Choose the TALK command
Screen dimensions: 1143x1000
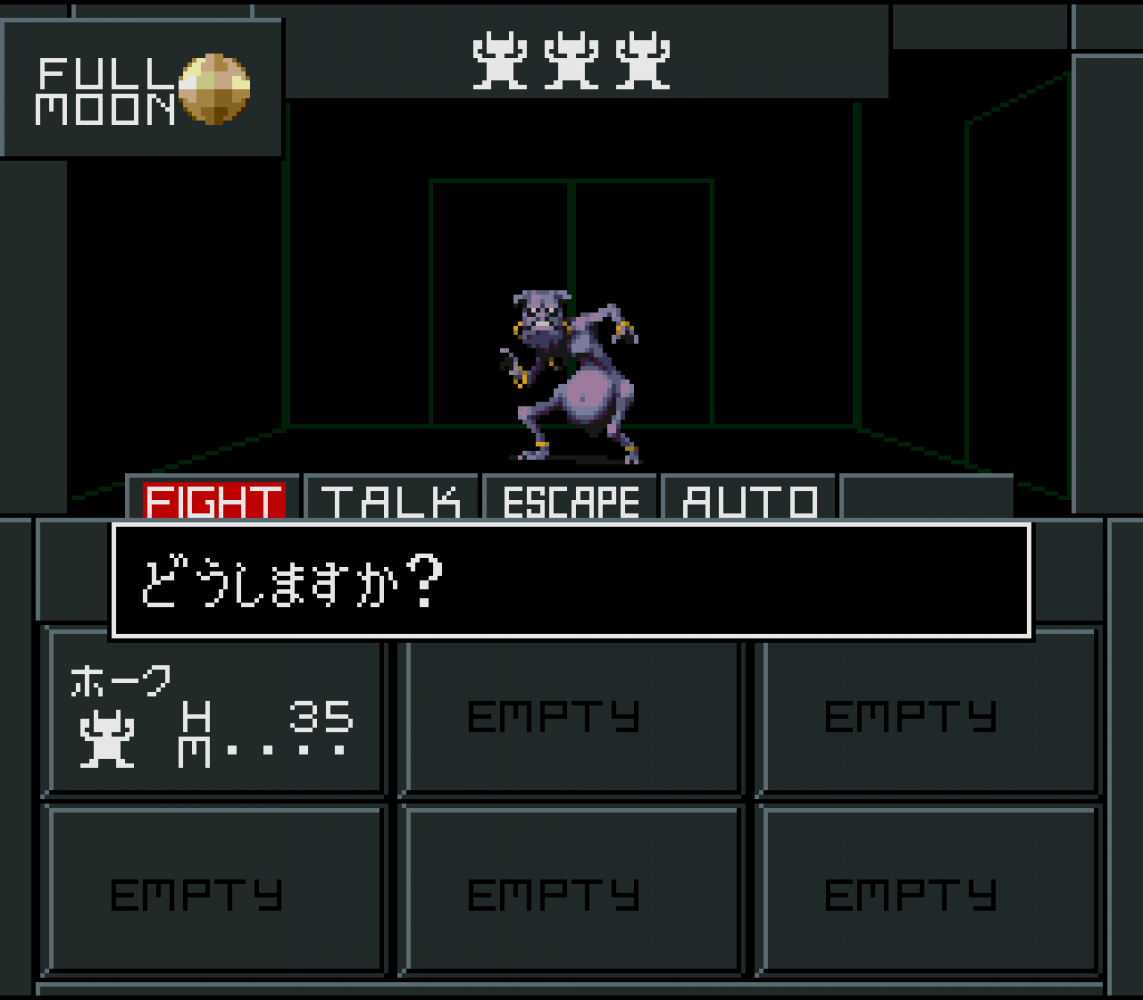(x=391, y=500)
